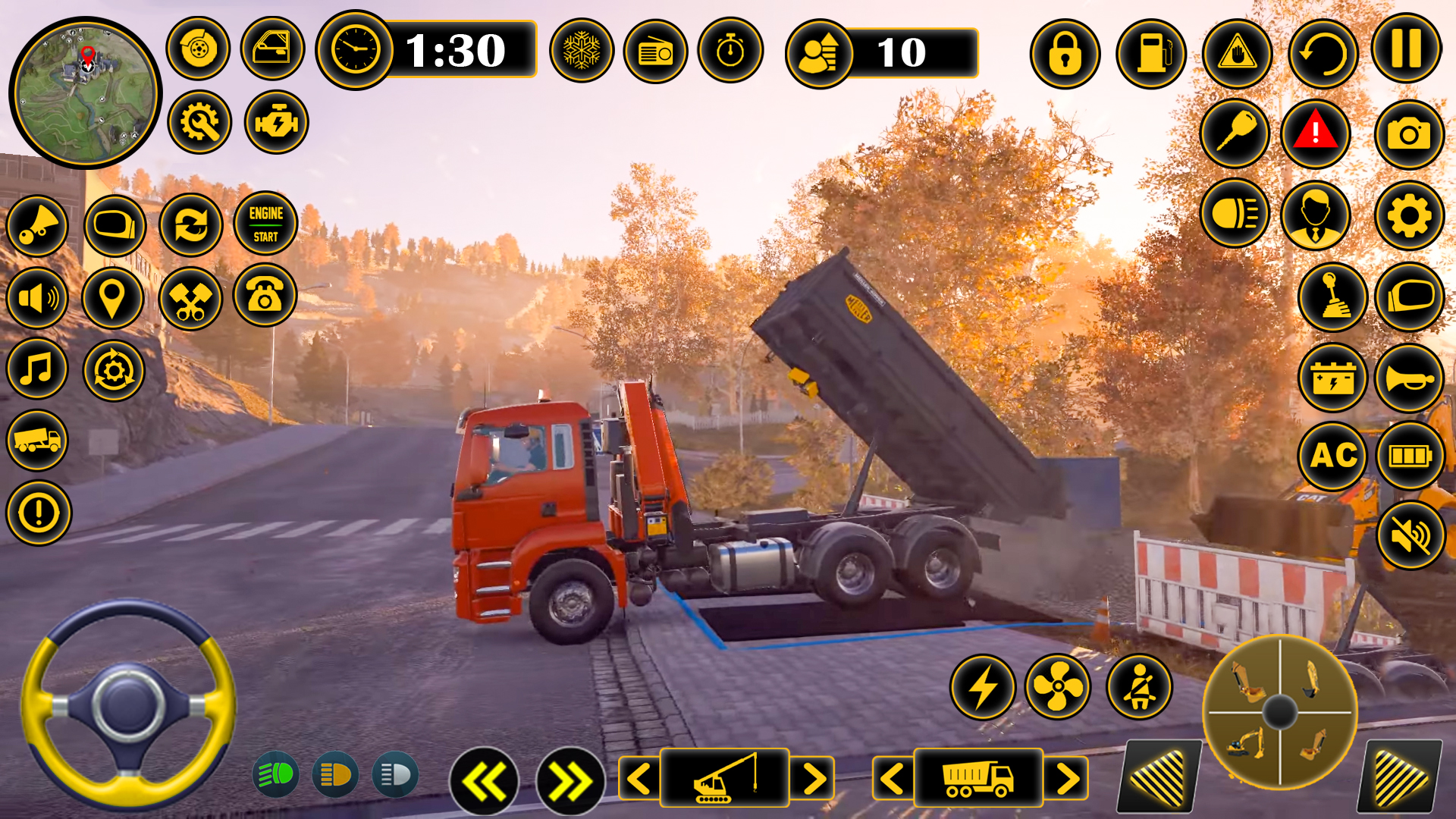Choose the next vehicle after dump truck
This screenshot has height=819, width=1456.
coord(1066,778)
